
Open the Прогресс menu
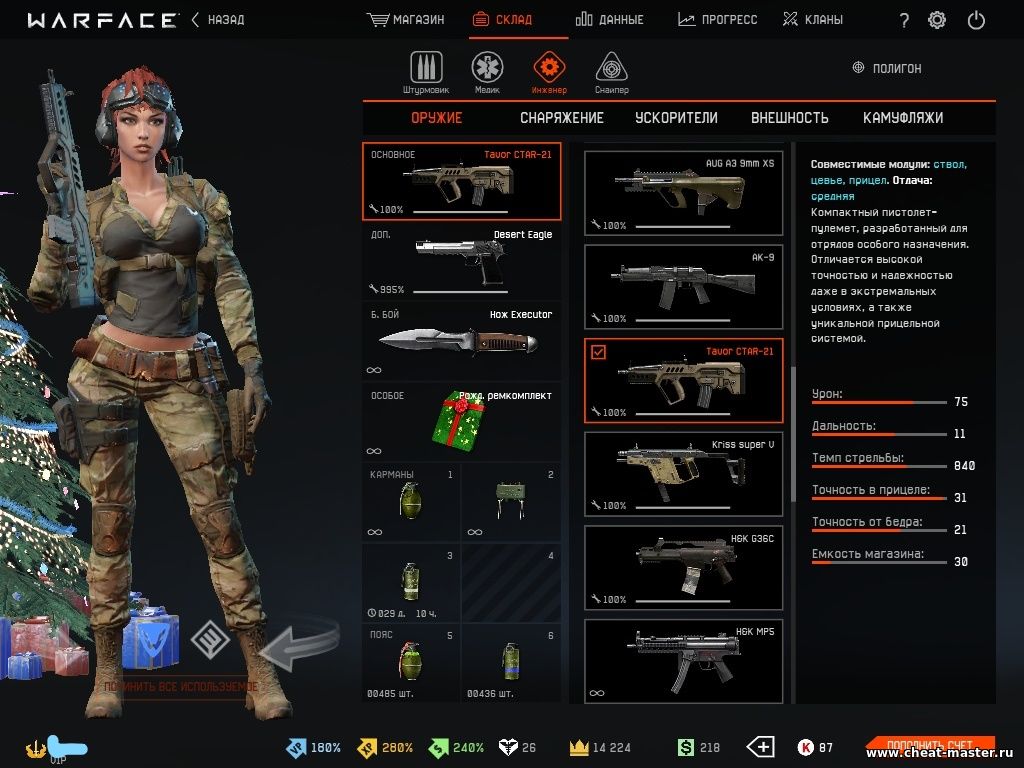(x=717, y=19)
